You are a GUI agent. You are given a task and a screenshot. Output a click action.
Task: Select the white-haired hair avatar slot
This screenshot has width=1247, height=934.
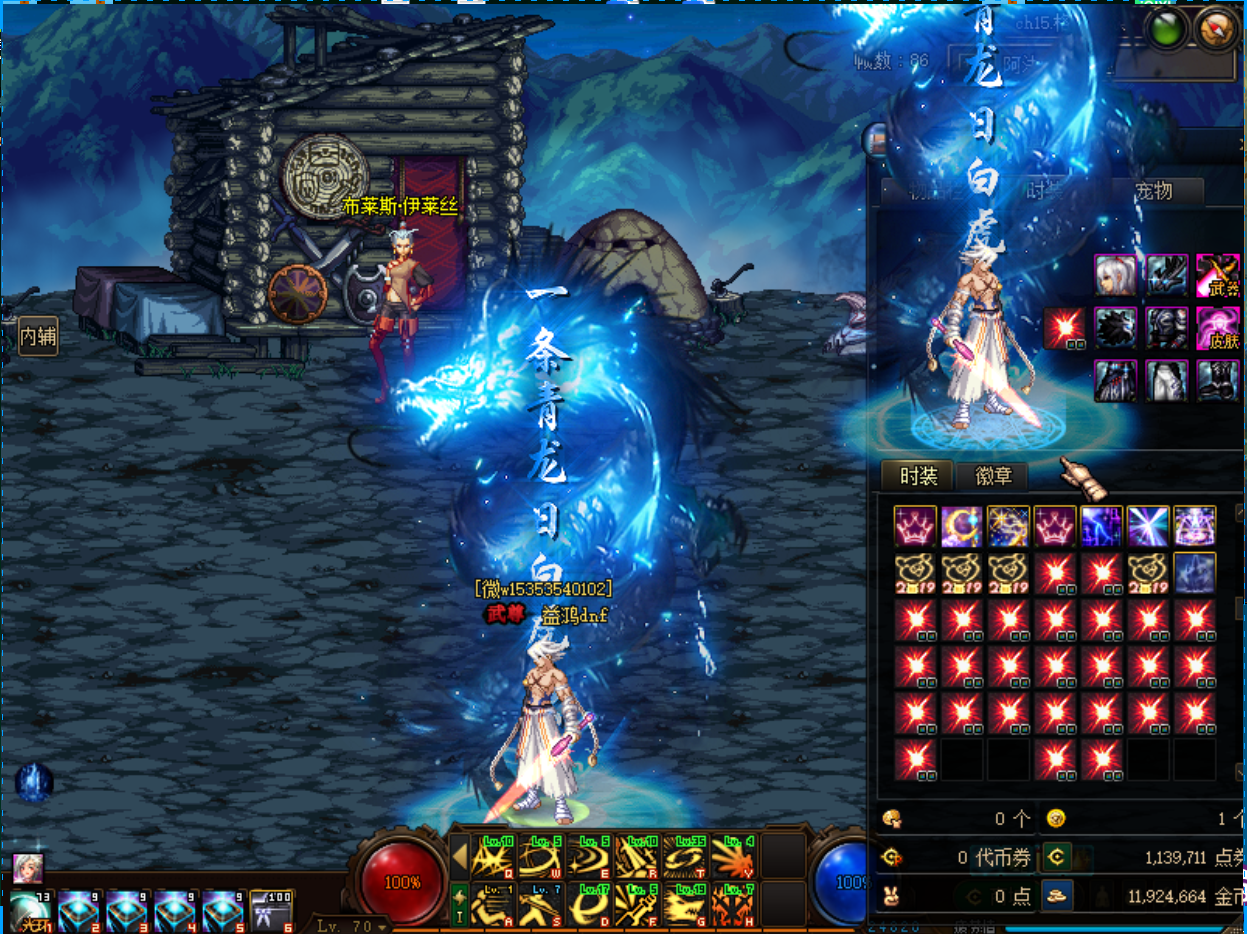point(1115,274)
